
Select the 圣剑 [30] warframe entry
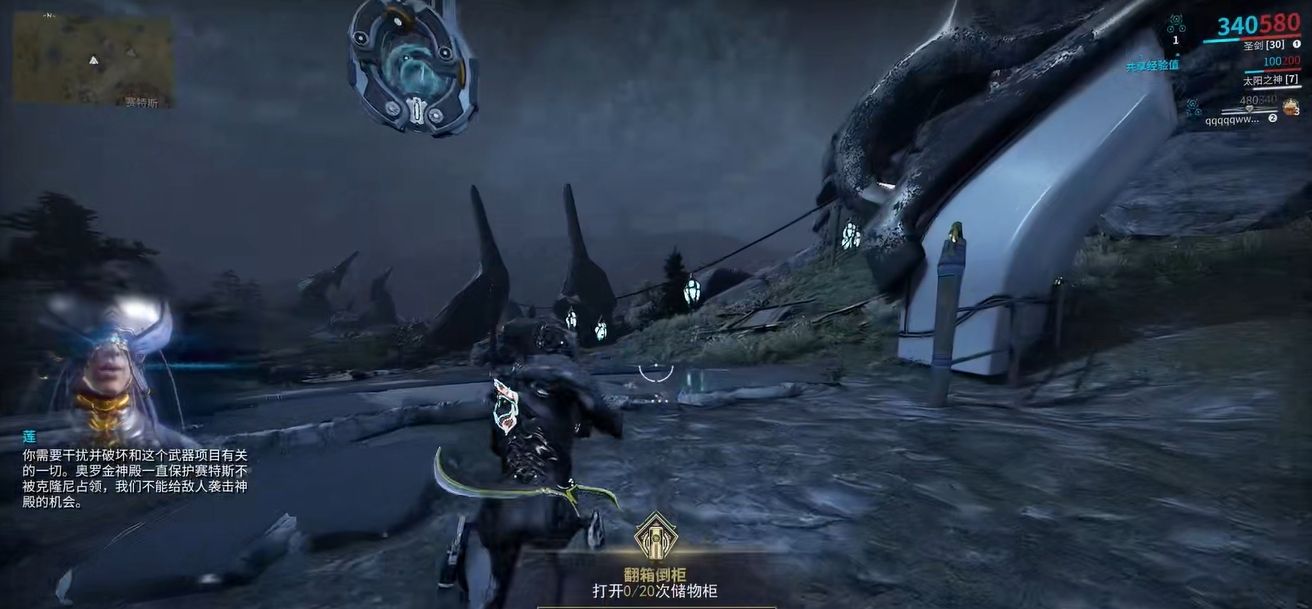(x=1263, y=45)
